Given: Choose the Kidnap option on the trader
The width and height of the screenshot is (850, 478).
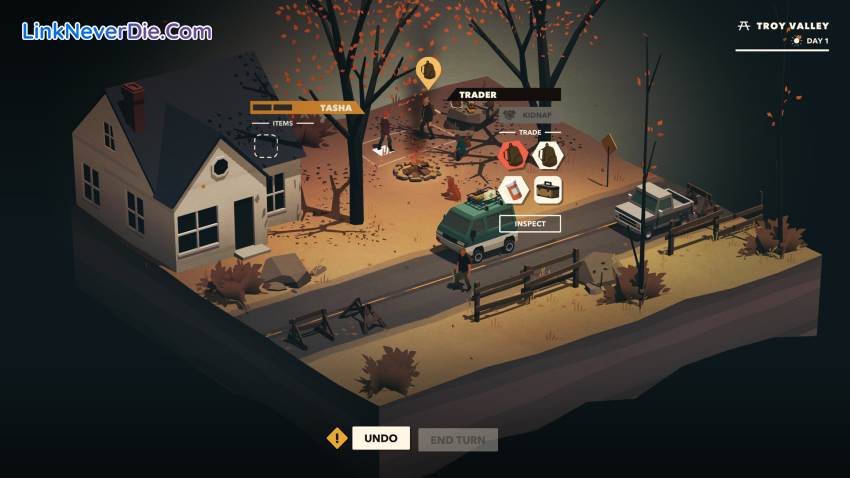Looking at the screenshot, I should [529, 115].
